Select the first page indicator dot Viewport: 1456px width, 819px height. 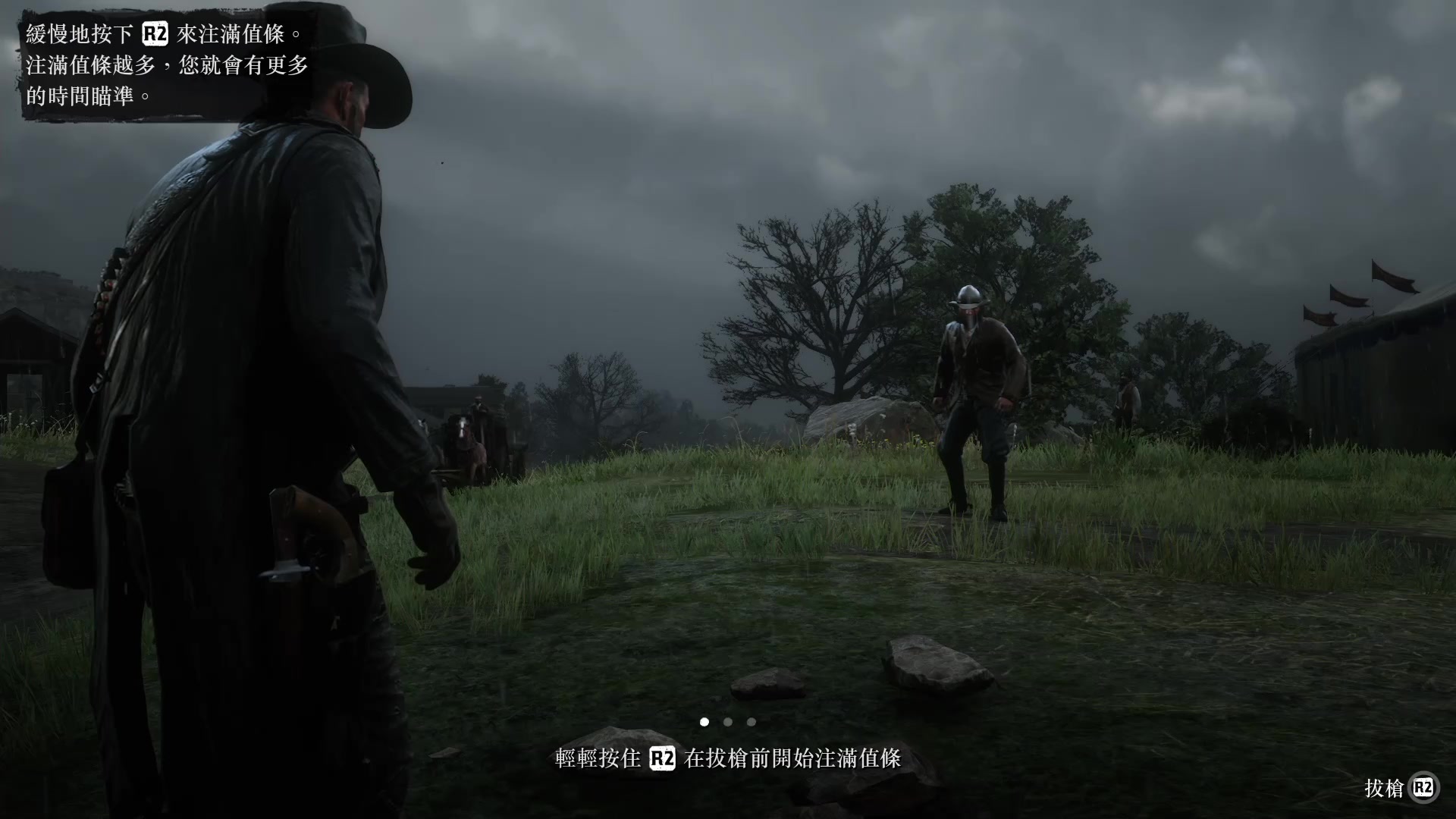[x=704, y=723]
